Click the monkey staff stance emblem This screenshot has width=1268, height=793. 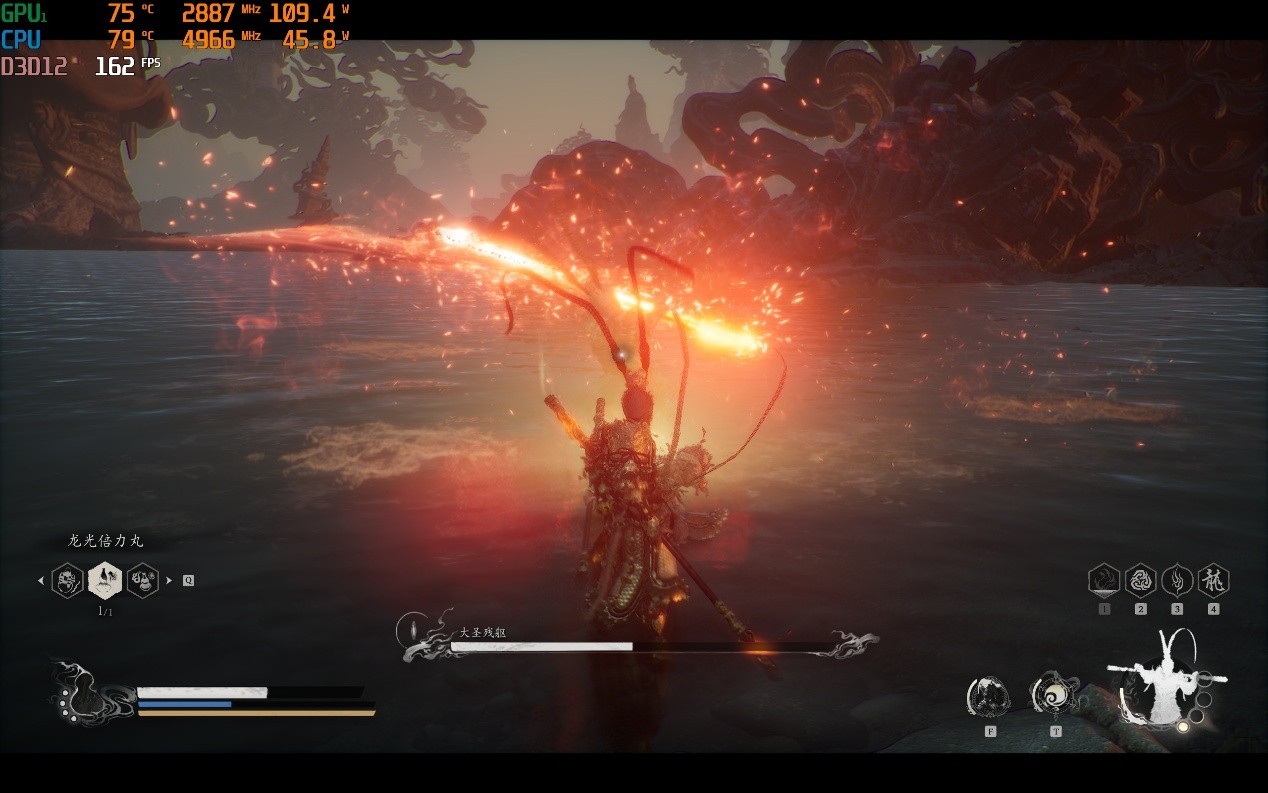click(x=1164, y=680)
